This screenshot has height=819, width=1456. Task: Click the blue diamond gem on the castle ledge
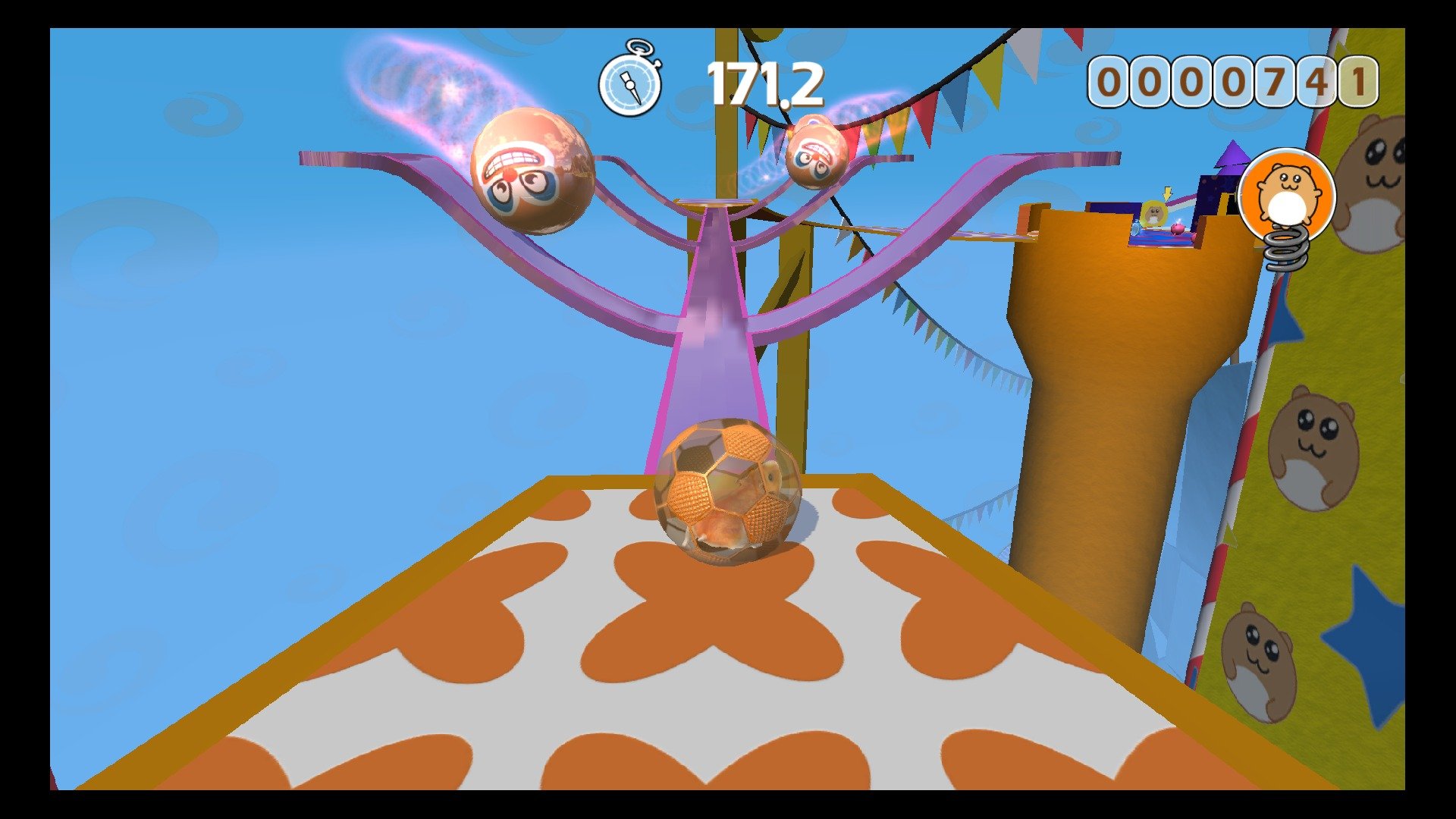click(x=1136, y=230)
